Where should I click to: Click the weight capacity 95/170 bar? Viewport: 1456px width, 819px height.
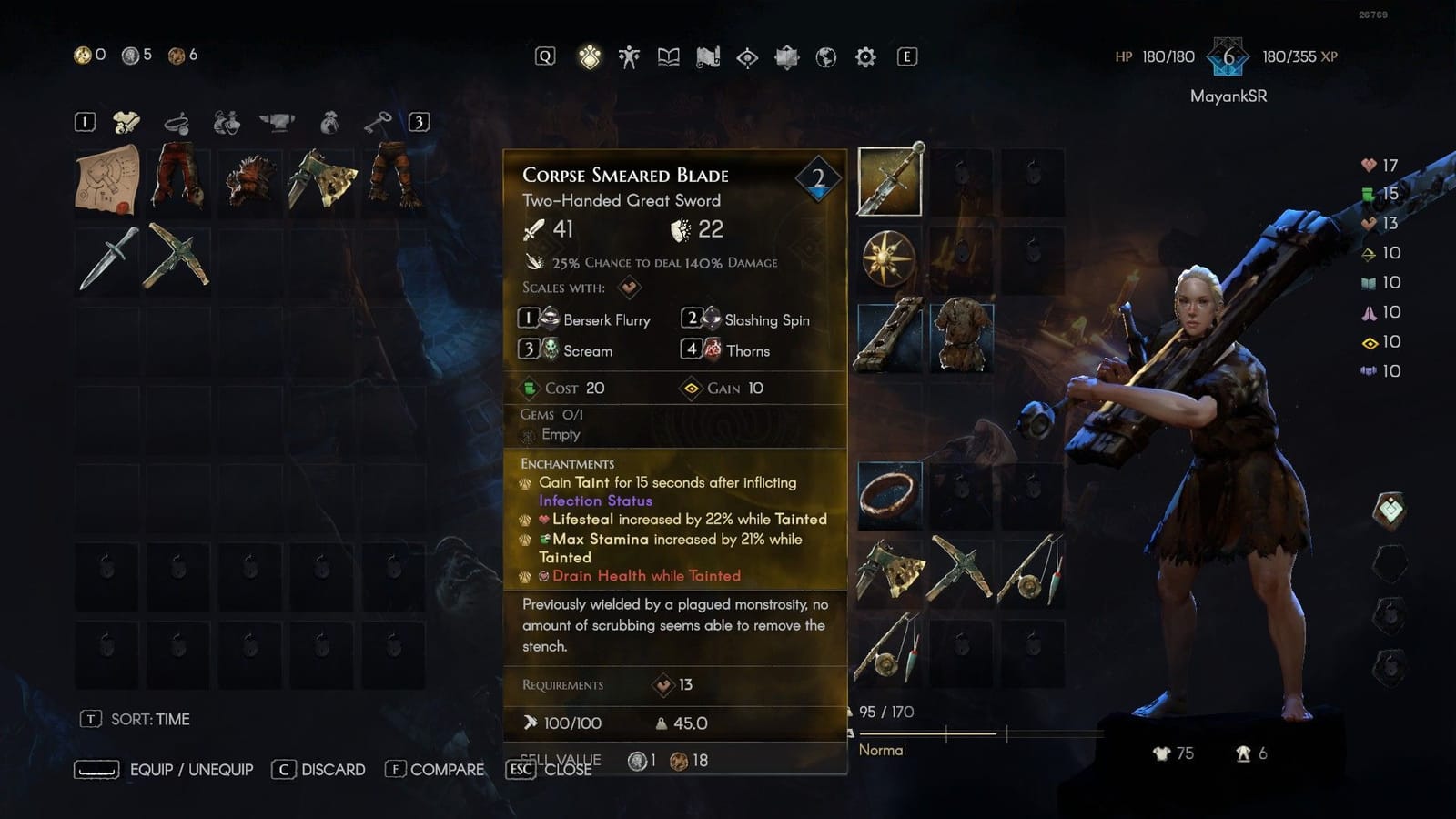pos(887,712)
